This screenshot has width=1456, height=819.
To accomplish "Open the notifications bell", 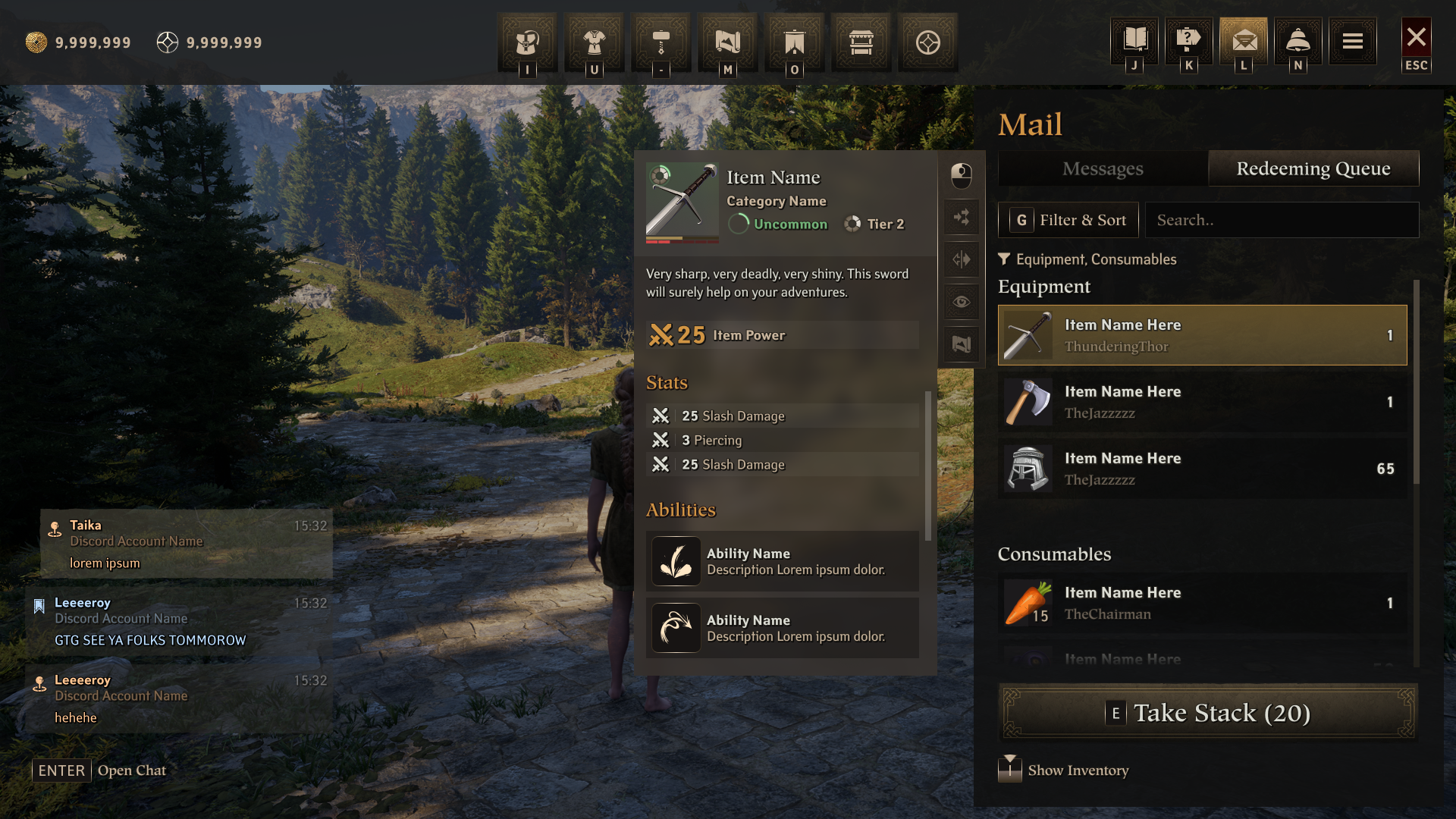I will (x=1298, y=41).
